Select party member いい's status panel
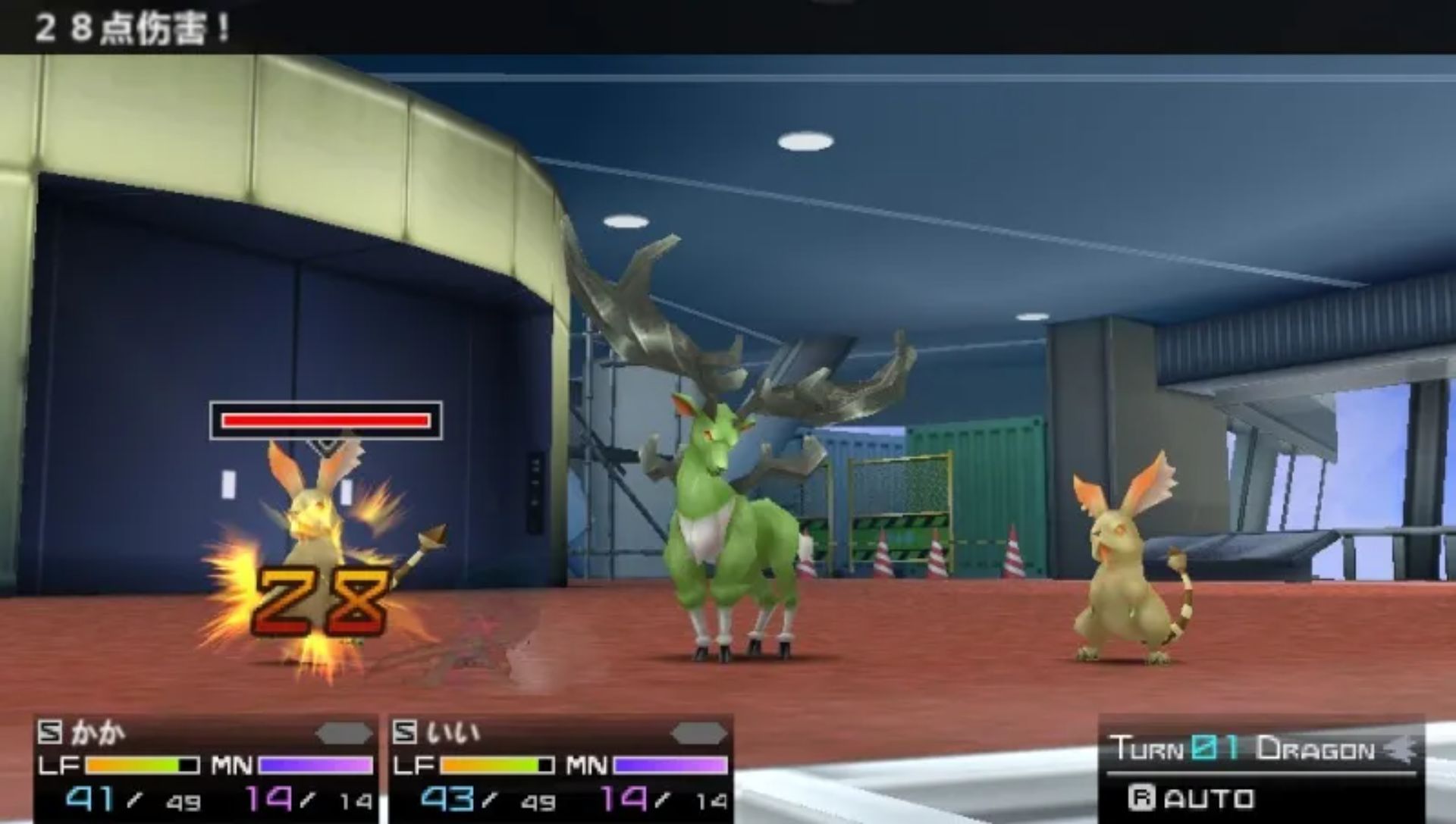Viewport: 1456px width, 824px height. click(x=560, y=767)
